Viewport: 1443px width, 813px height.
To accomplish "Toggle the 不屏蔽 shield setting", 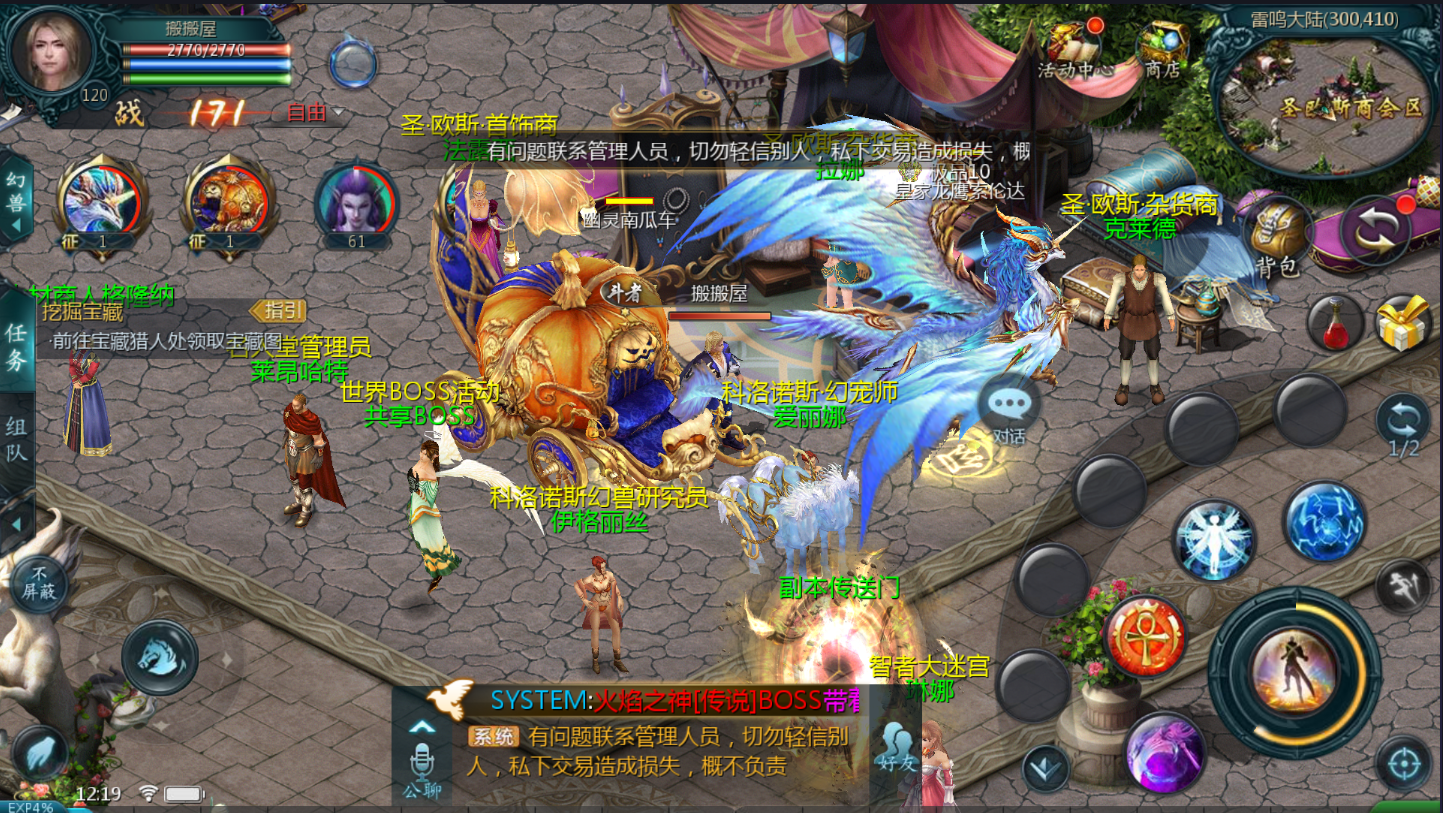I will click(x=42, y=580).
